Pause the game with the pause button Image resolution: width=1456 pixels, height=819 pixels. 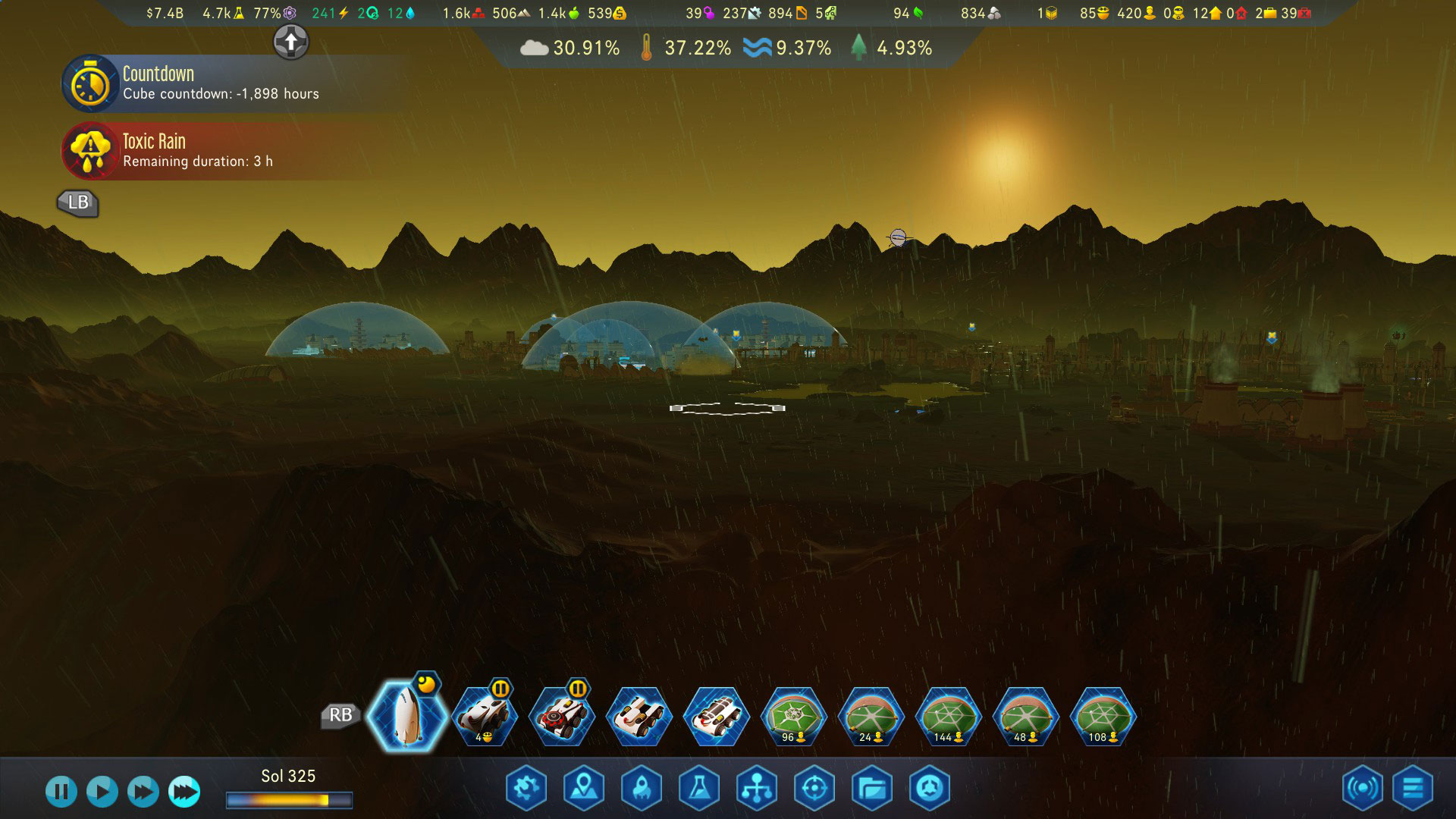[x=62, y=790]
